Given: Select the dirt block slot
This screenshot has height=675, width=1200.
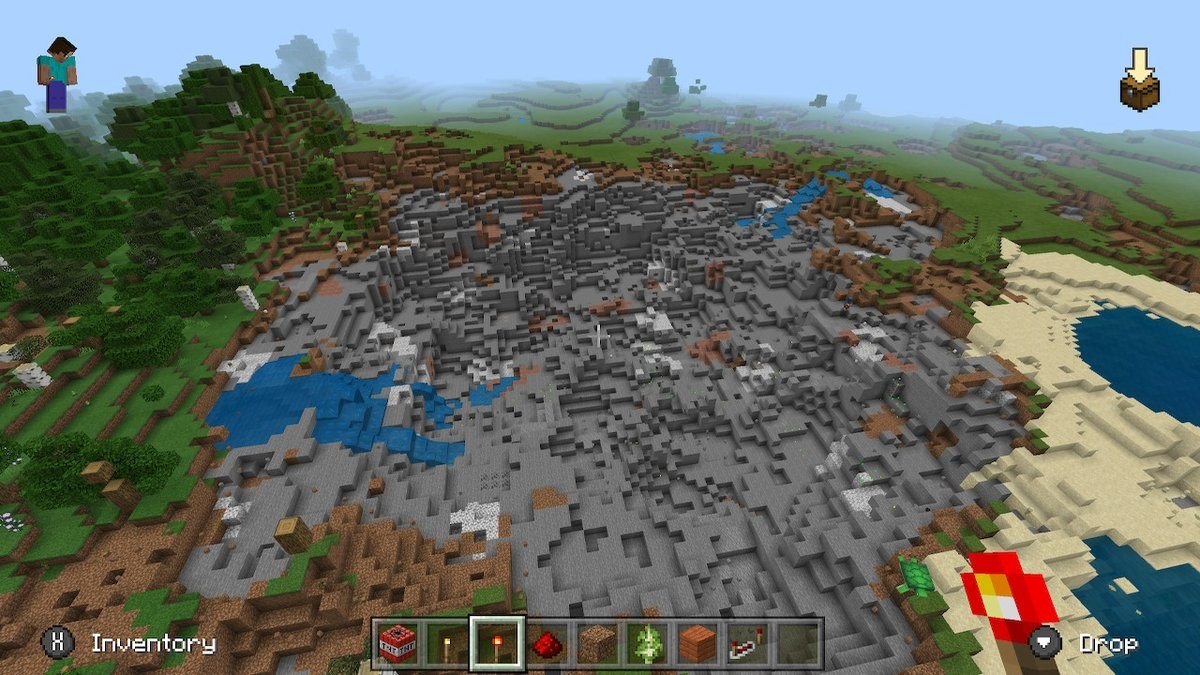Looking at the screenshot, I should pyautogui.click(x=598, y=643).
